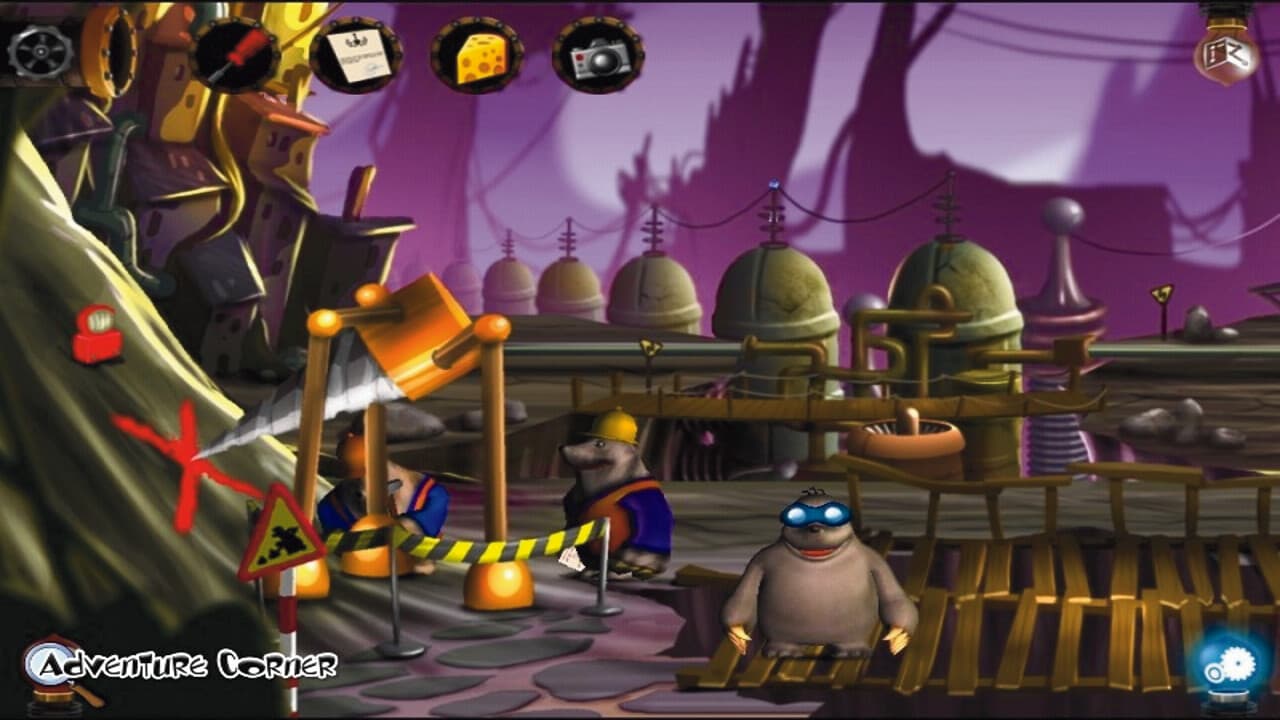
Task: Click the gray valve wheel icon
Action: [x=40, y=51]
